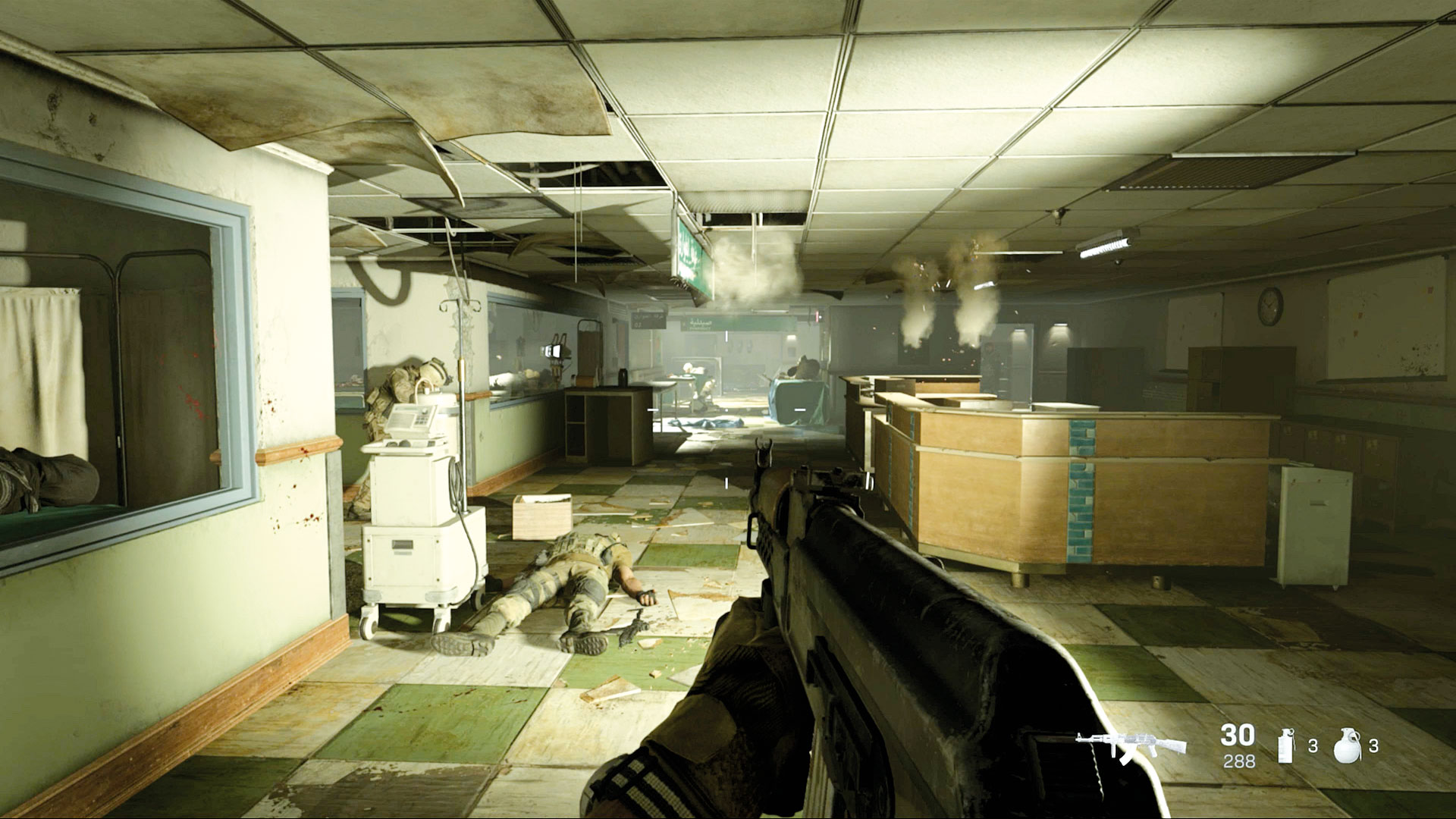Select the round frag grenade icon

1347,745
